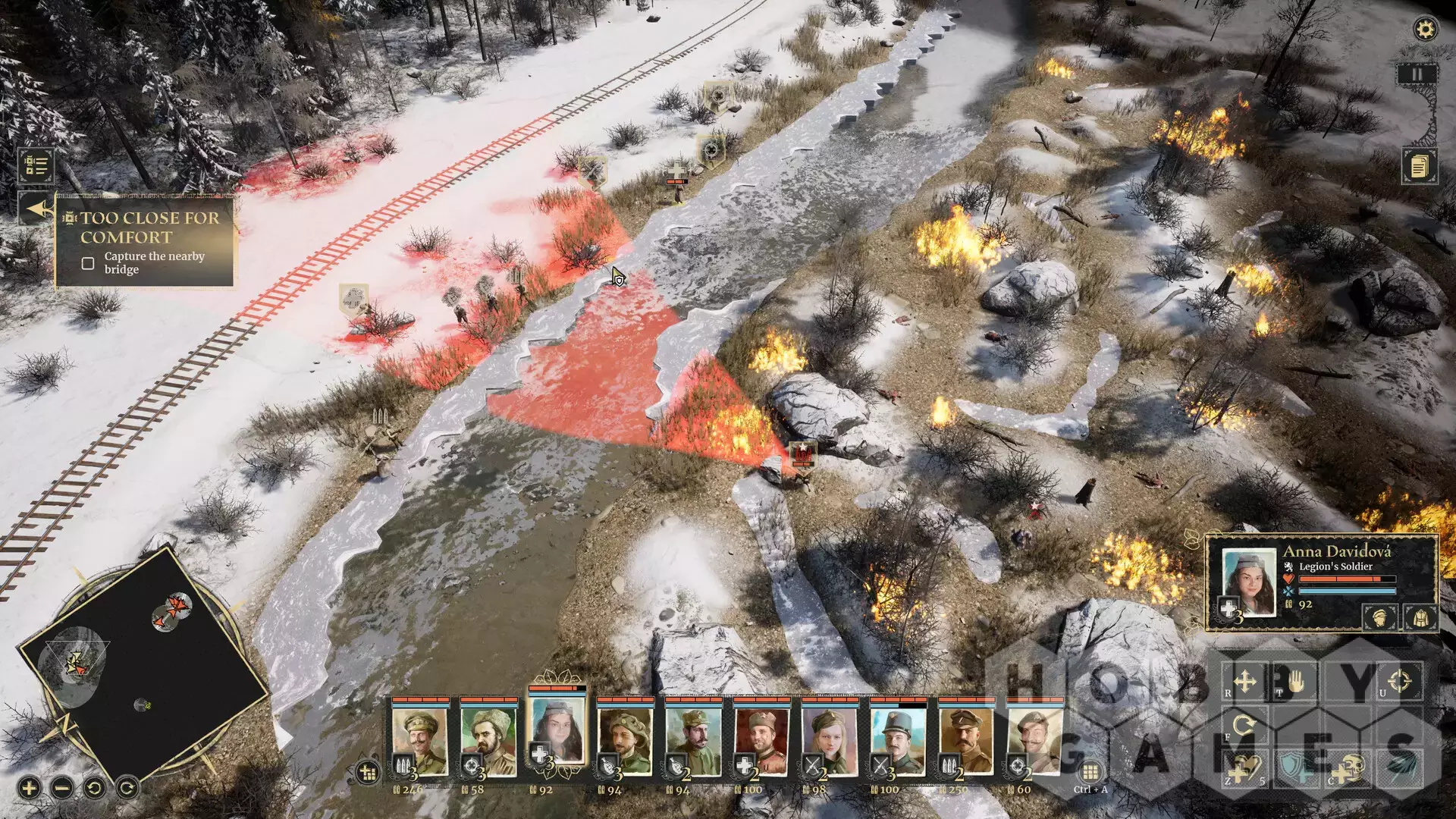Zoom in the minimap with plus button
The width and height of the screenshot is (1456, 819).
pos(29,788)
